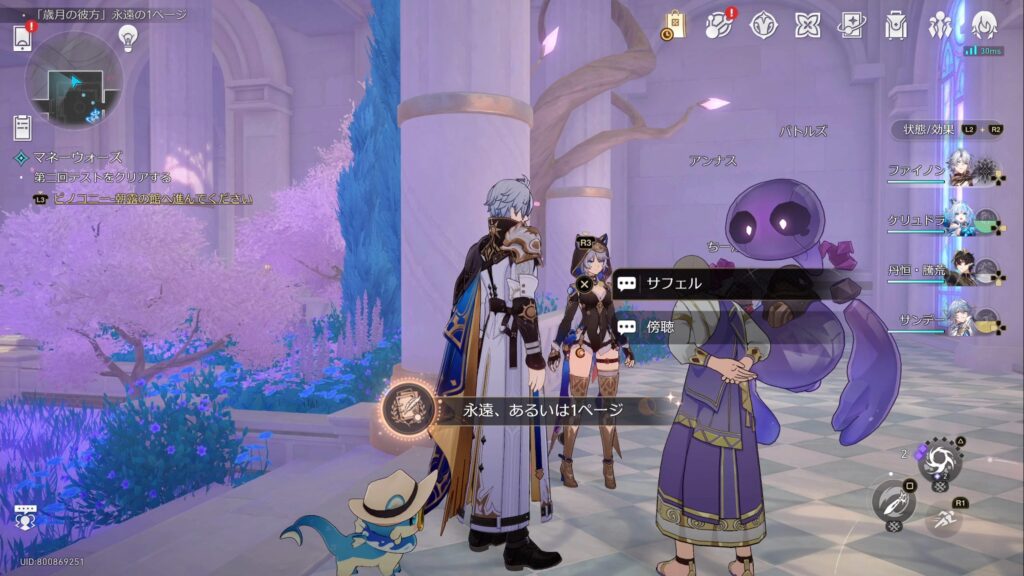The height and width of the screenshot is (576, 1024).
Task: Open the backpack inventory
Action: [x=896, y=24]
